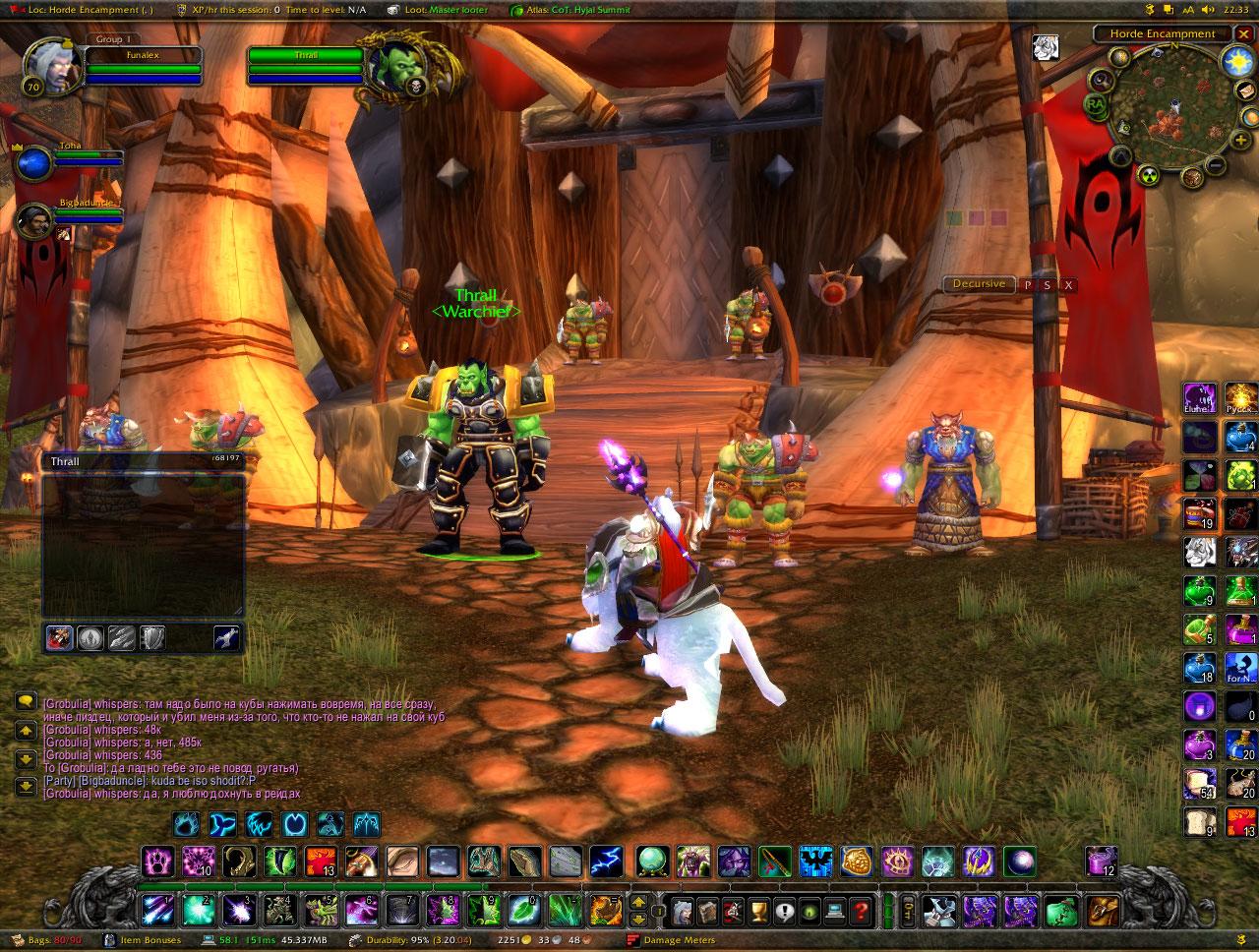Viewport: 1259px width, 952px height.
Task: Close Decursive bar with its X button
Action: [x=1068, y=285]
